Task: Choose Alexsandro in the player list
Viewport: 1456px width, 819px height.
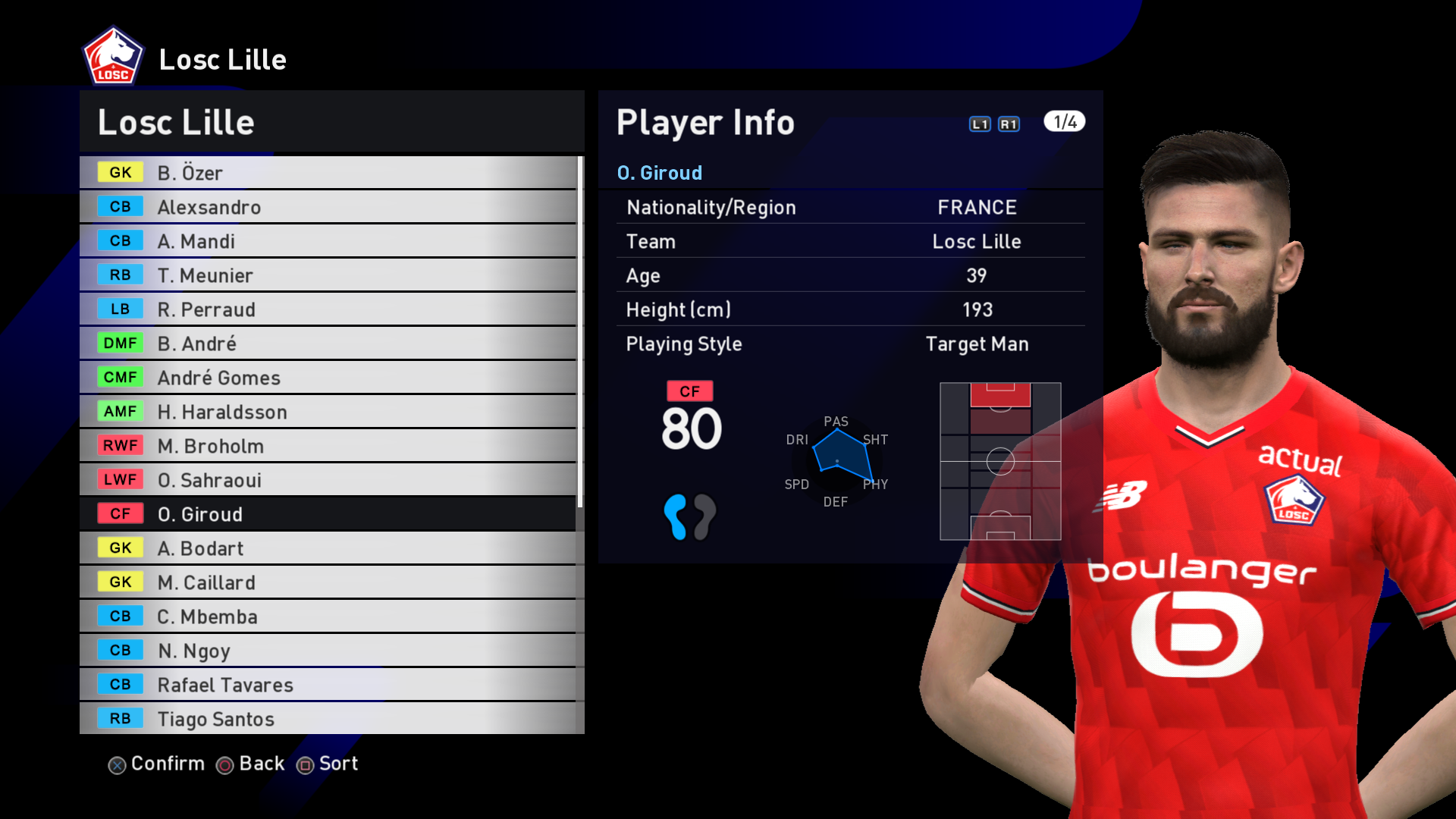Action: [328, 207]
